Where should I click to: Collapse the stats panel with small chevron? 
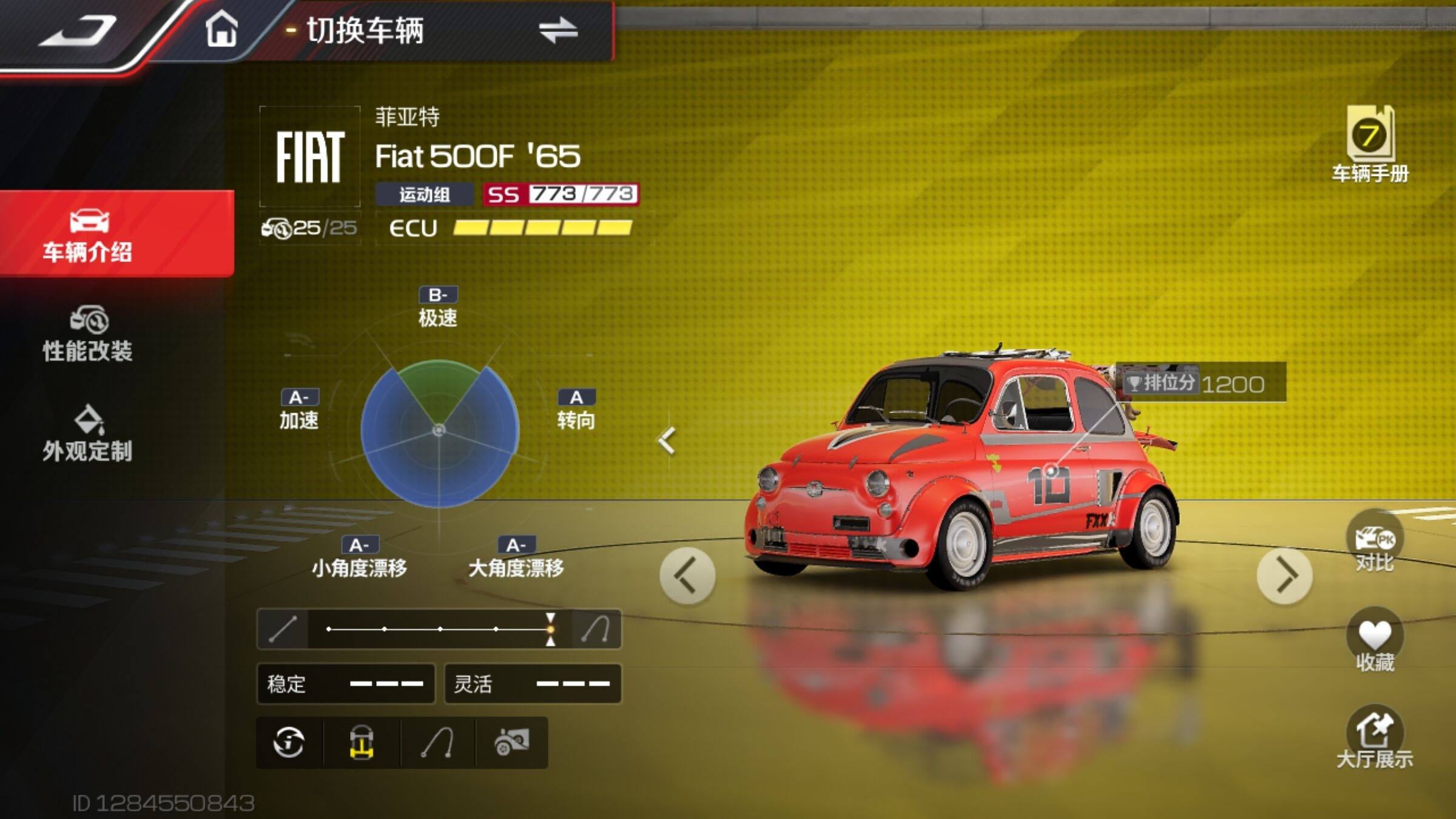667,441
